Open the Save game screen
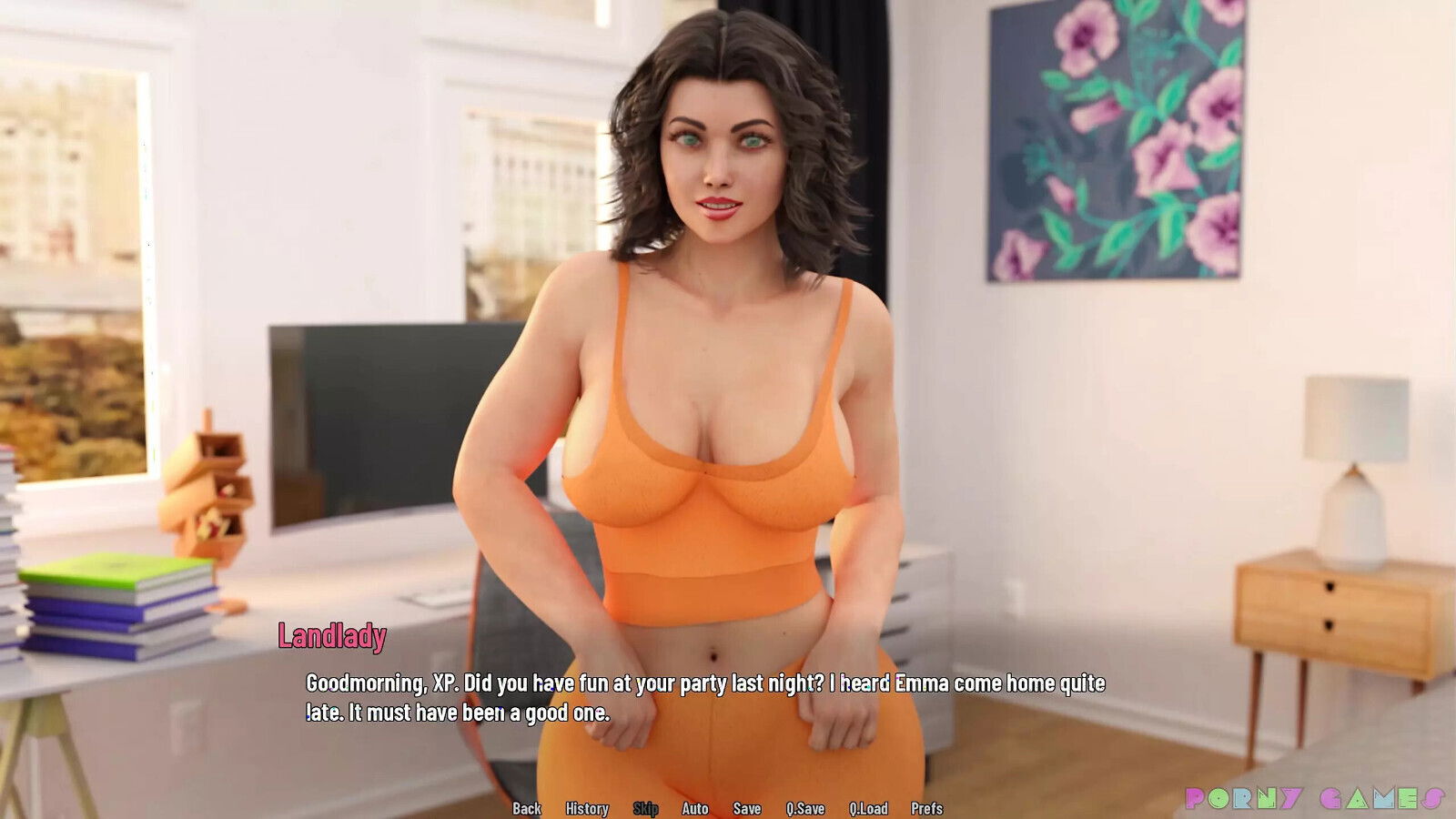This screenshot has width=1456, height=819. pyautogui.click(x=747, y=808)
